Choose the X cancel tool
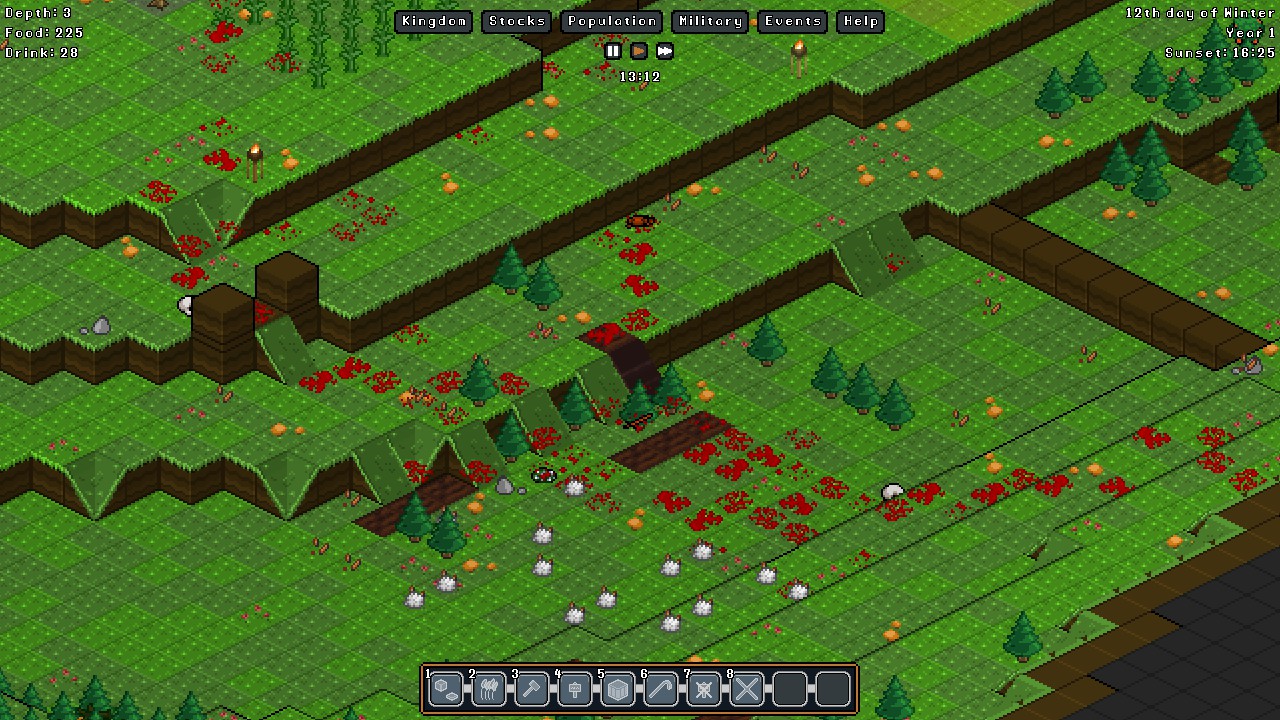1280x720 pixels. click(747, 689)
